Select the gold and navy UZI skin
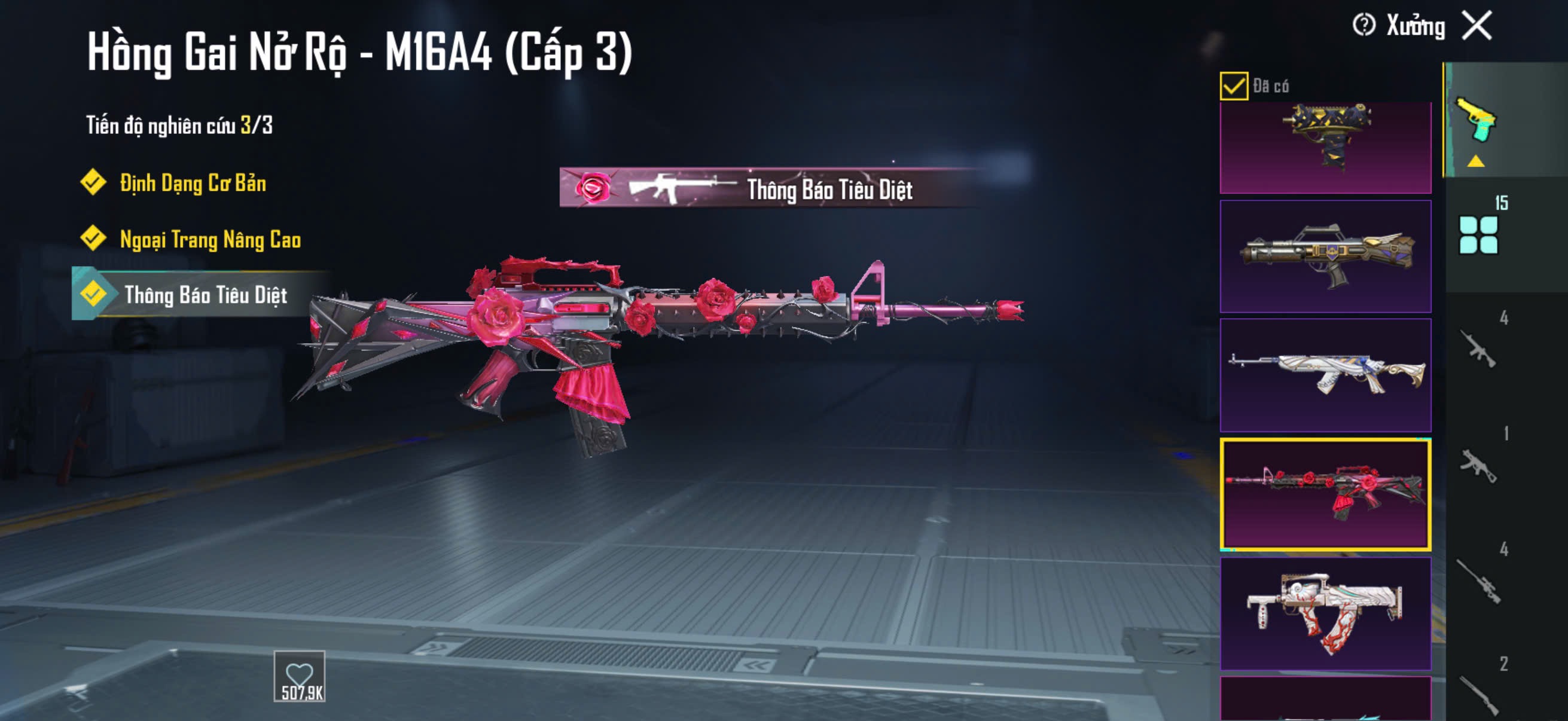This screenshot has height=721, width=1568. click(1325, 146)
